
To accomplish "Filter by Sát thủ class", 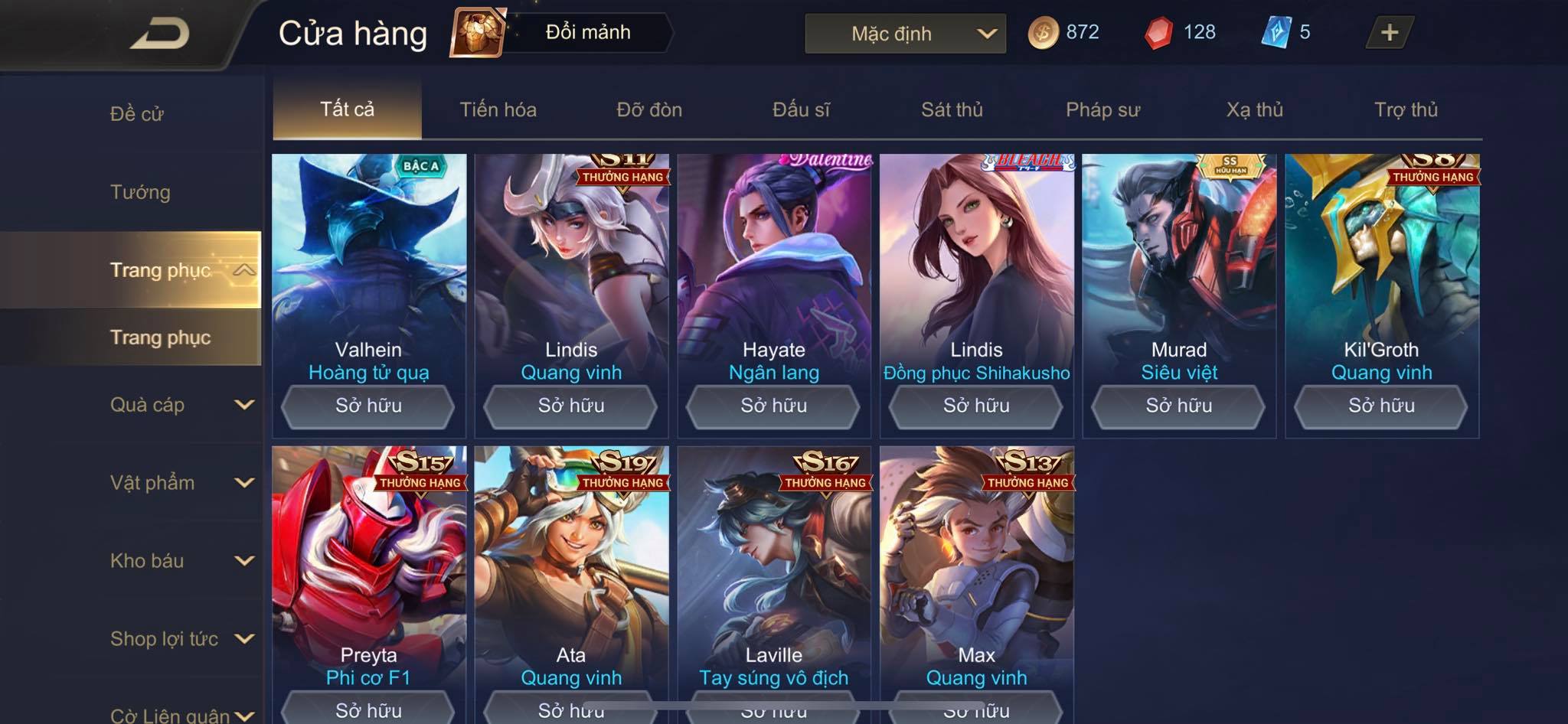I will [952, 109].
